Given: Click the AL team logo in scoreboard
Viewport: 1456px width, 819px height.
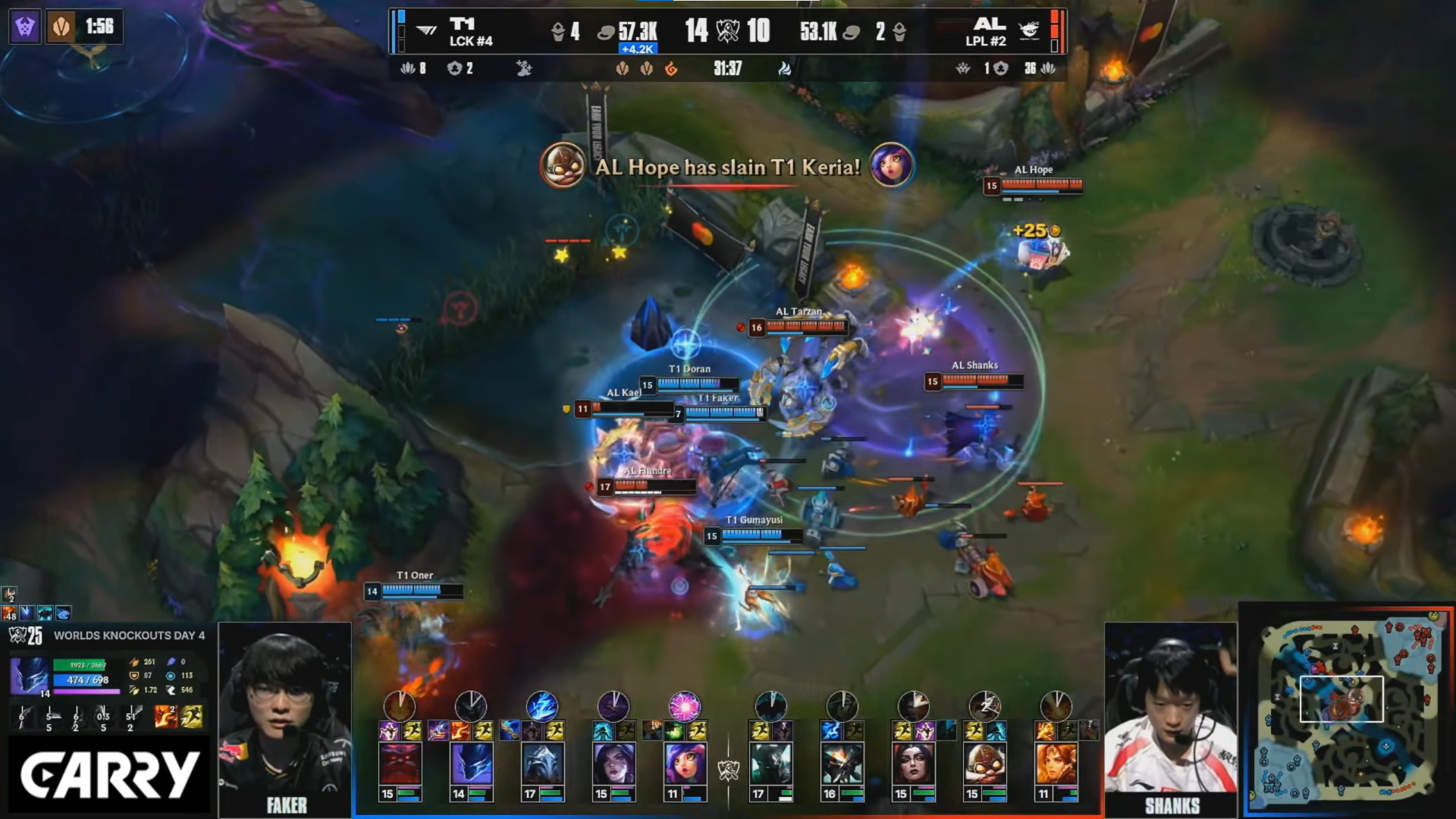Looking at the screenshot, I should tap(1029, 31).
